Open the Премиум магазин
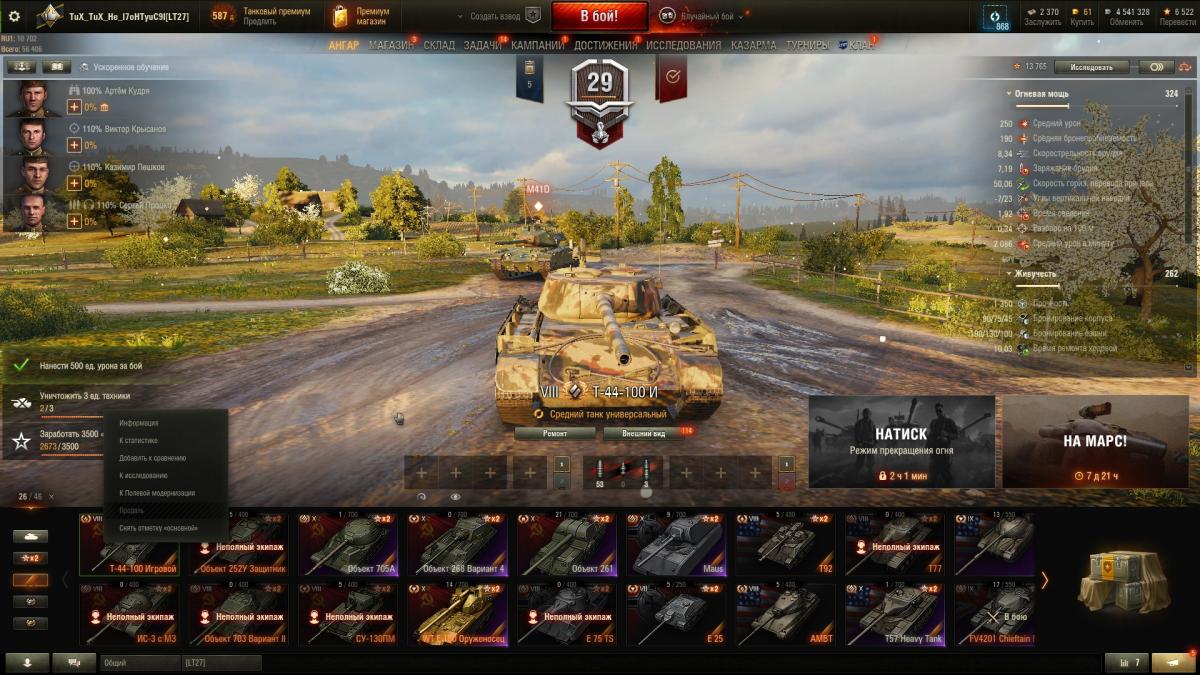The height and width of the screenshot is (675, 1200). click(x=362, y=16)
